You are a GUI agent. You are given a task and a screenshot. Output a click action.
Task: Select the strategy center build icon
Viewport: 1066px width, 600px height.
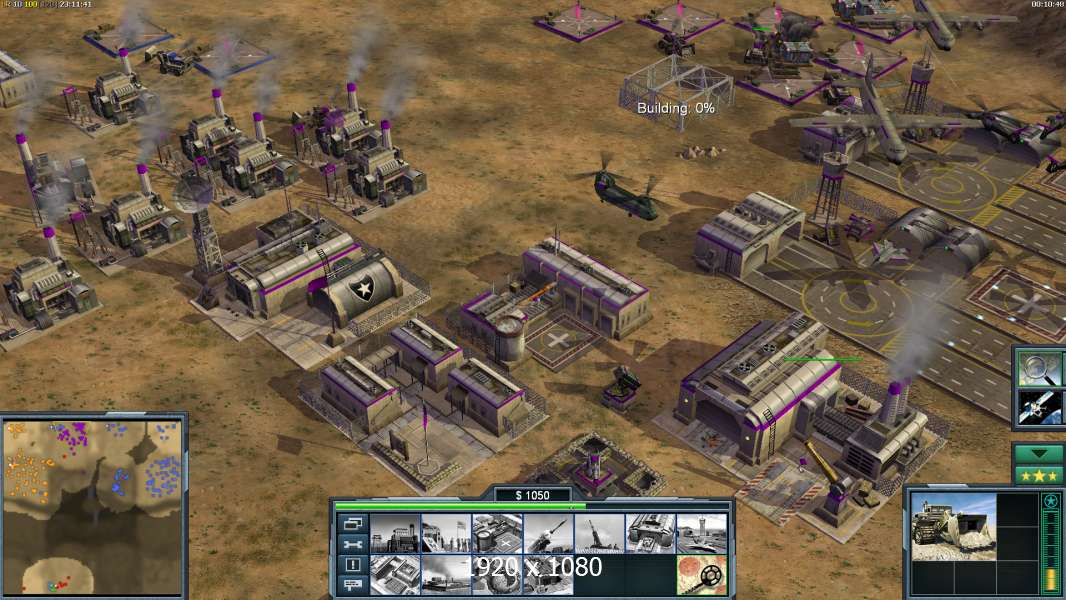(x=394, y=574)
